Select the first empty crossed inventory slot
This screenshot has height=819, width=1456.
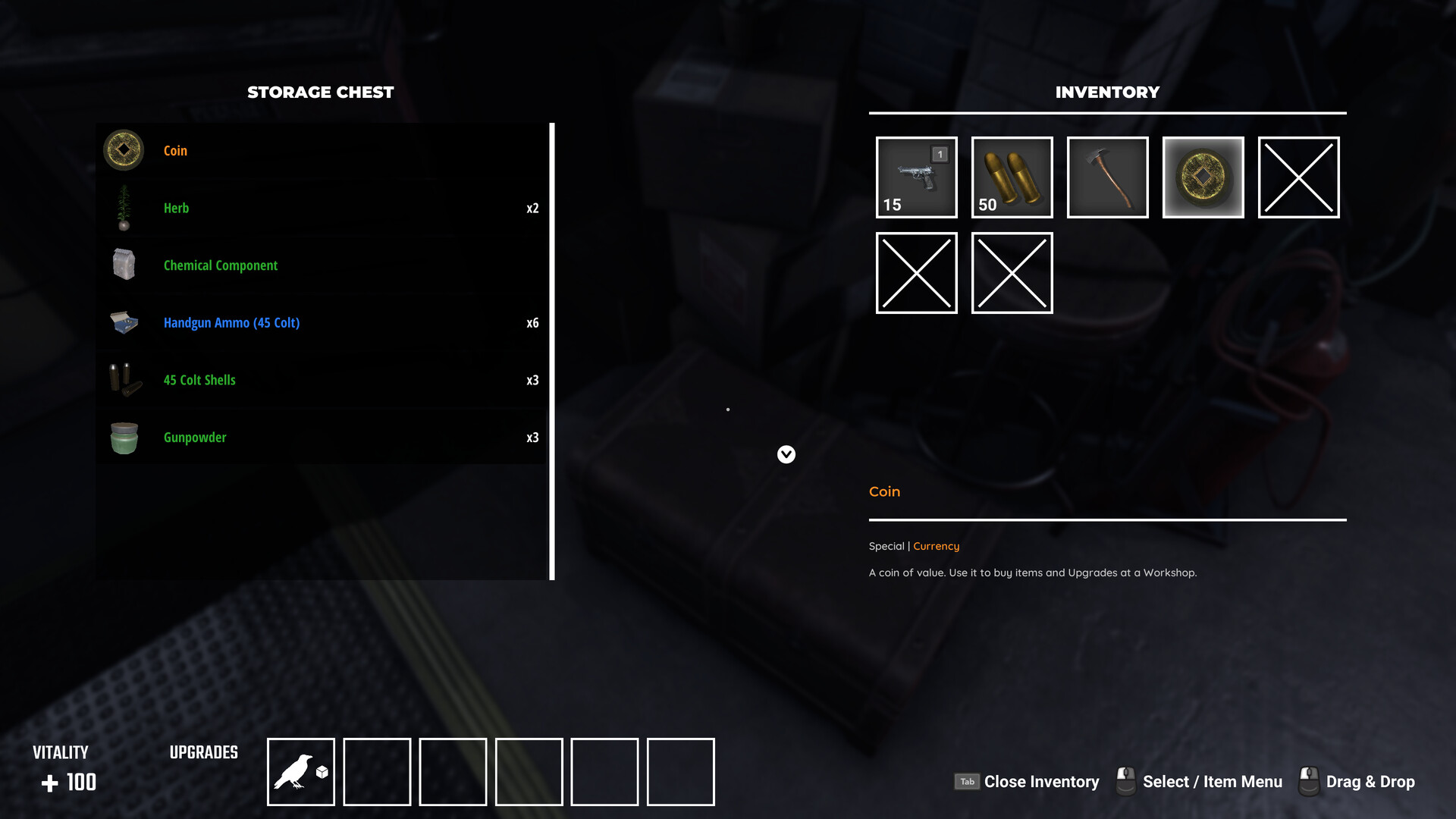[x=1298, y=177]
